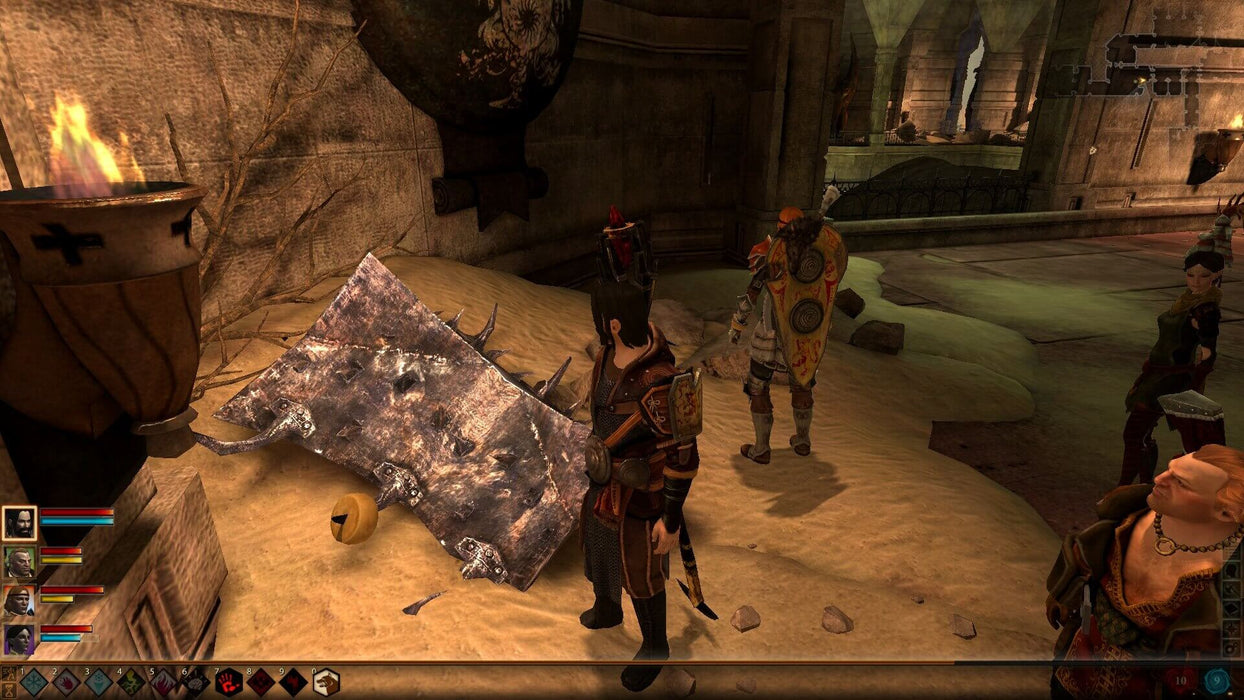The image size is (1244, 700).
Task: Activate the snowflake spell in slot 1
Action: 34,682
